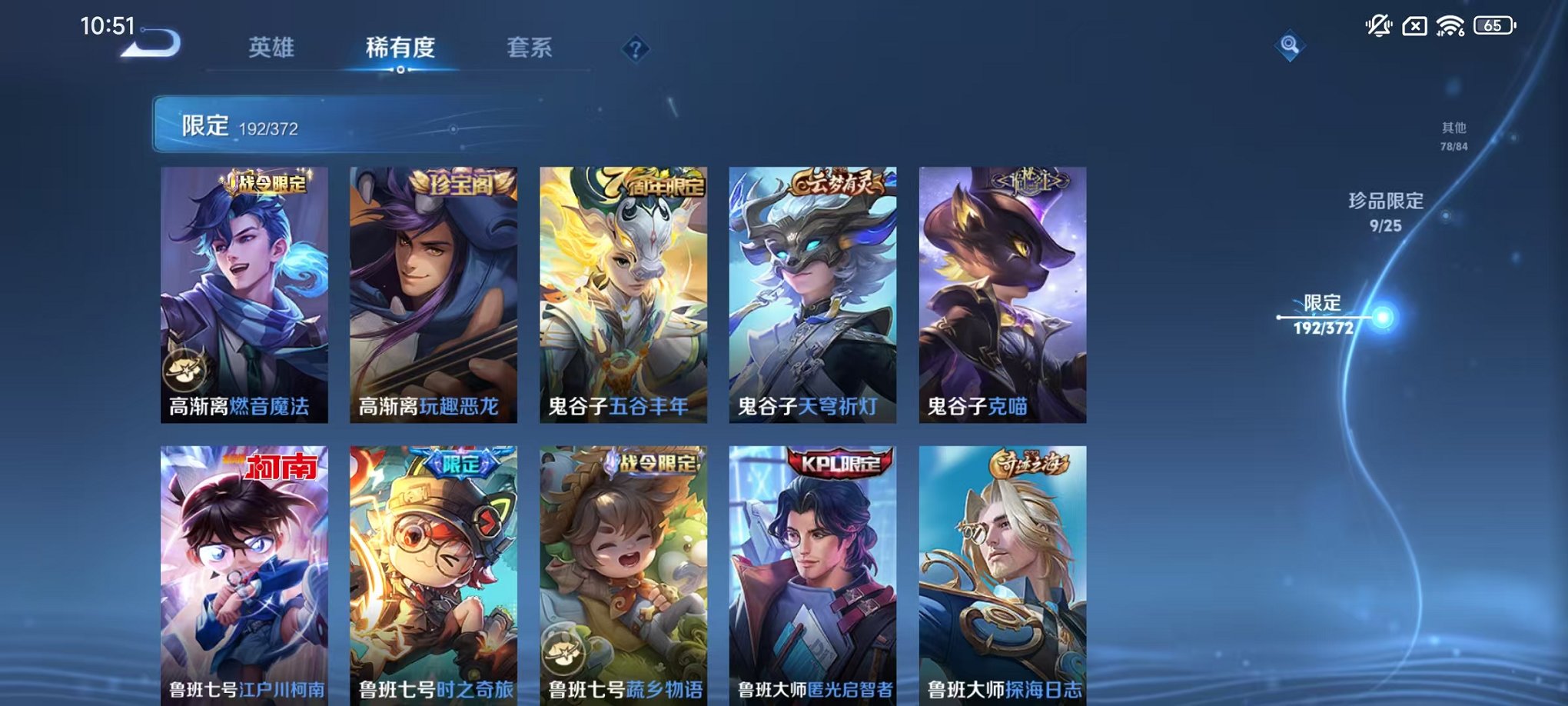Select the 稀有度 tab
This screenshot has height=706, width=1568.
(x=399, y=46)
